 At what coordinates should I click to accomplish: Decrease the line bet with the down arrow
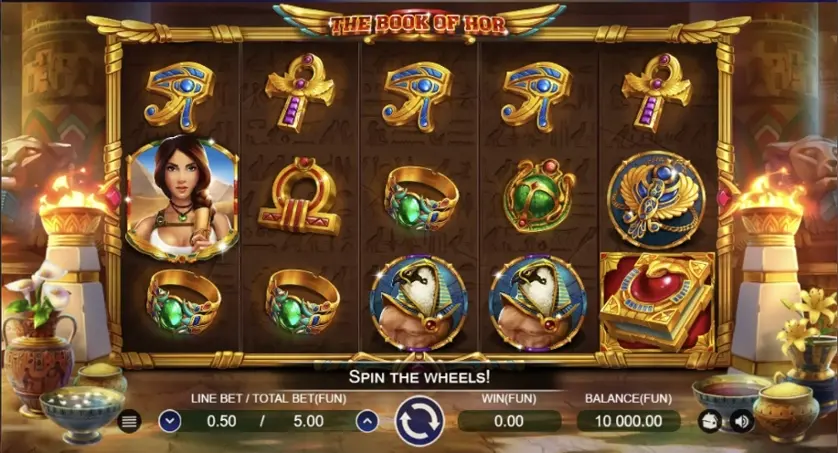tap(169, 421)
